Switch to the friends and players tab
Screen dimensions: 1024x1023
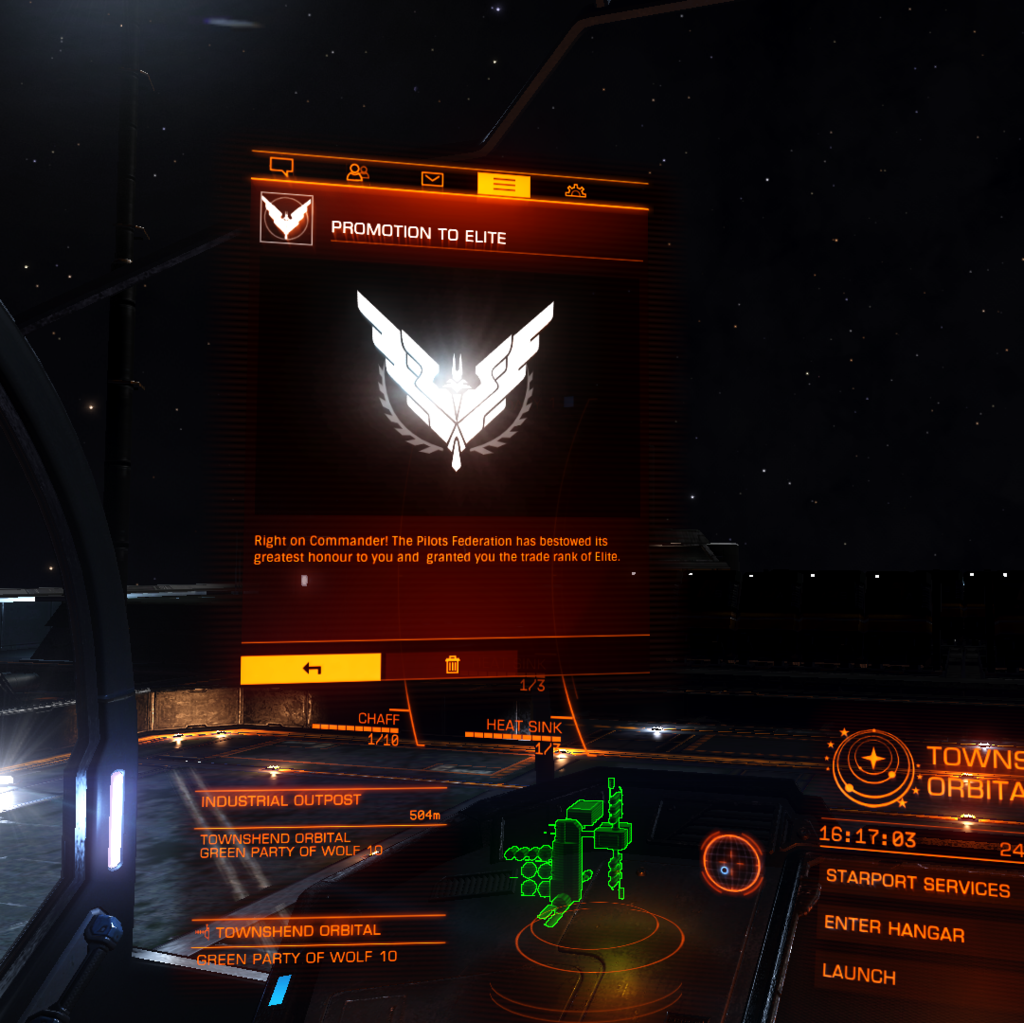tap(357, 172)
